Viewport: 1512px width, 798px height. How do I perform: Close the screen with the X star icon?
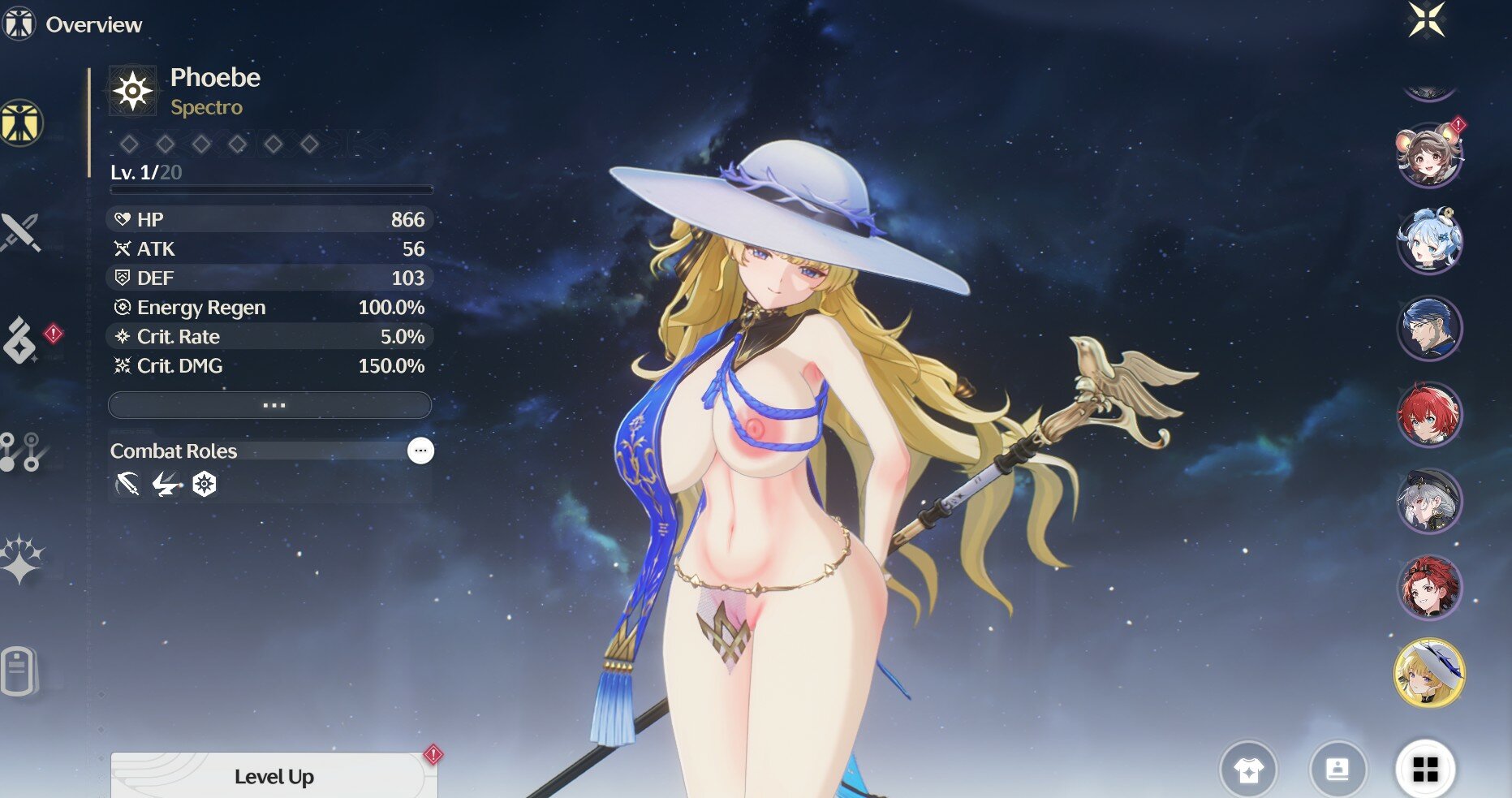[x=1427, y=19]
